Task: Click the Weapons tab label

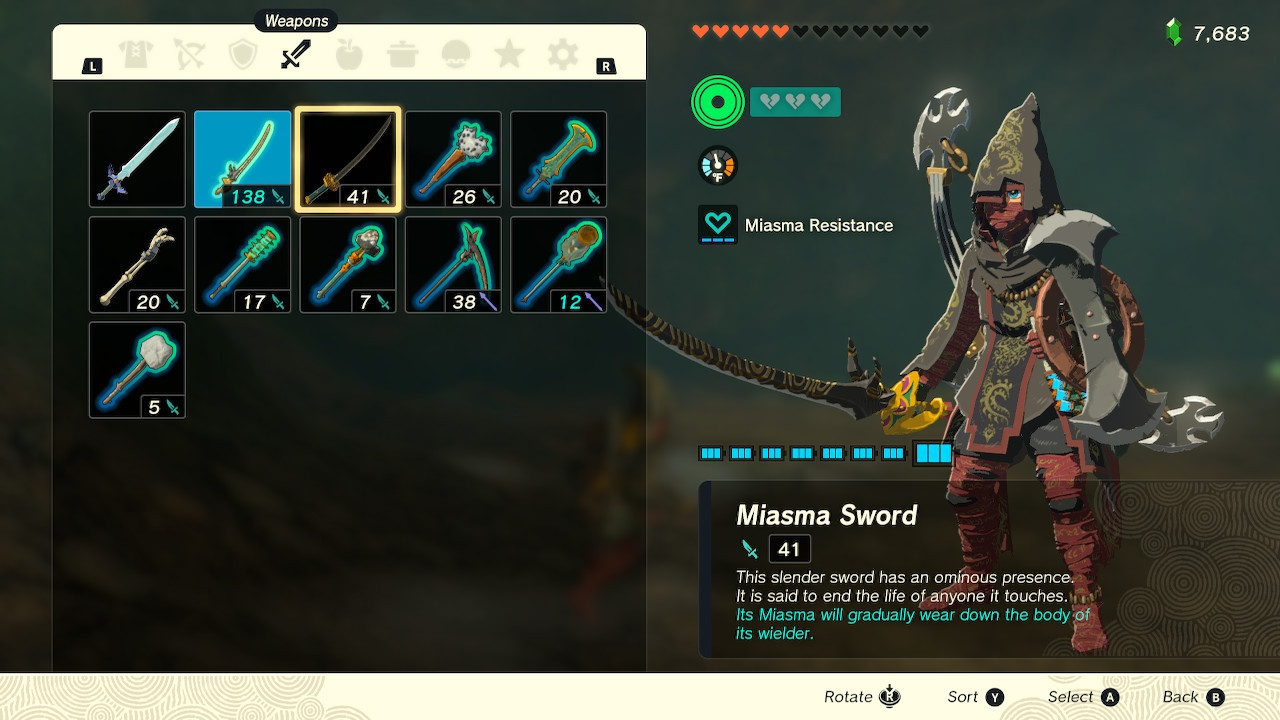Action: pos(296,20)
